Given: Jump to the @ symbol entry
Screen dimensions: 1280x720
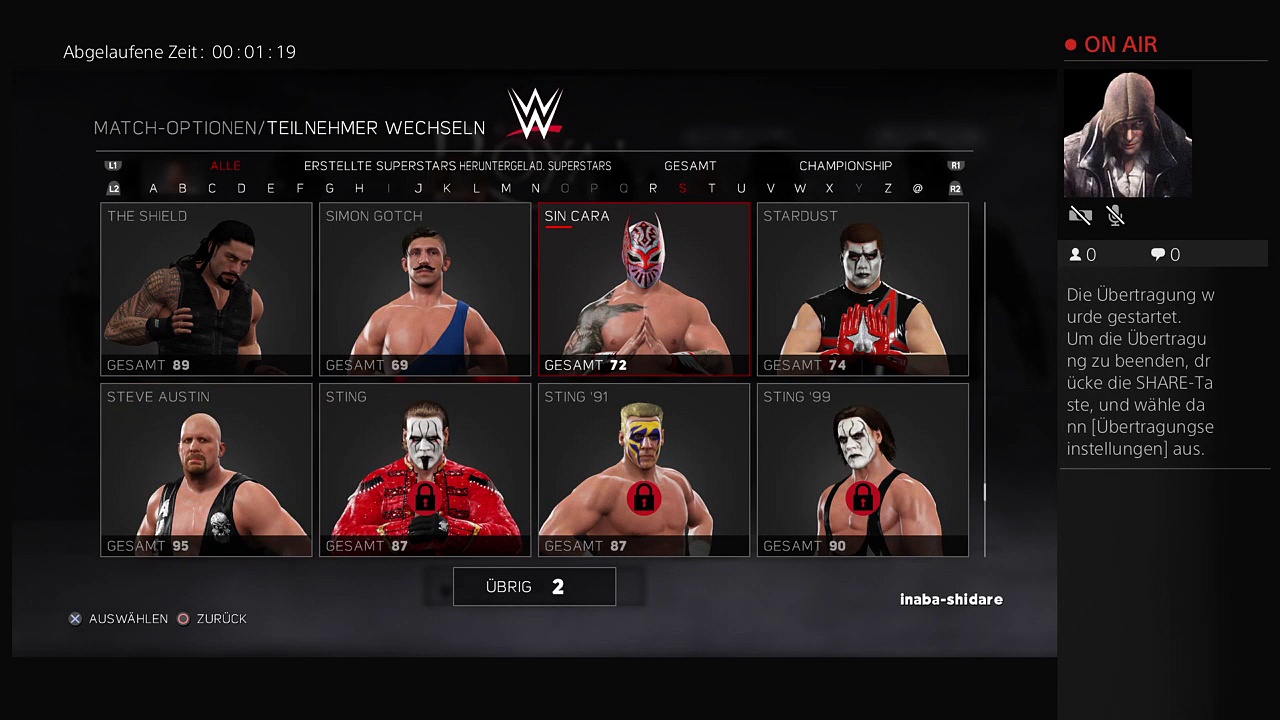Looking at the screenshot, I should [918, 188].
